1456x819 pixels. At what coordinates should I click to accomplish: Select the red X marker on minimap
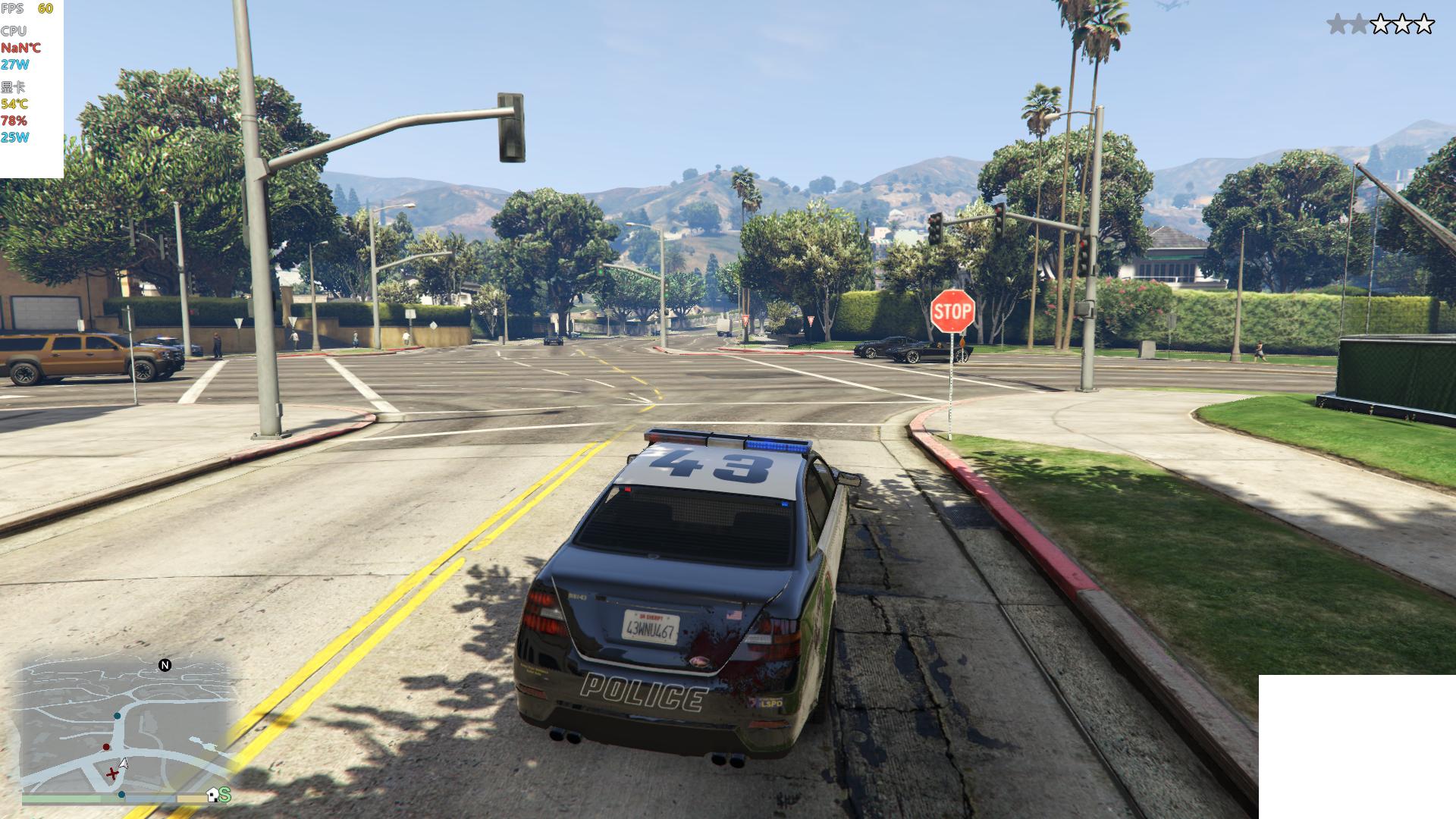[x=112, y=773]
